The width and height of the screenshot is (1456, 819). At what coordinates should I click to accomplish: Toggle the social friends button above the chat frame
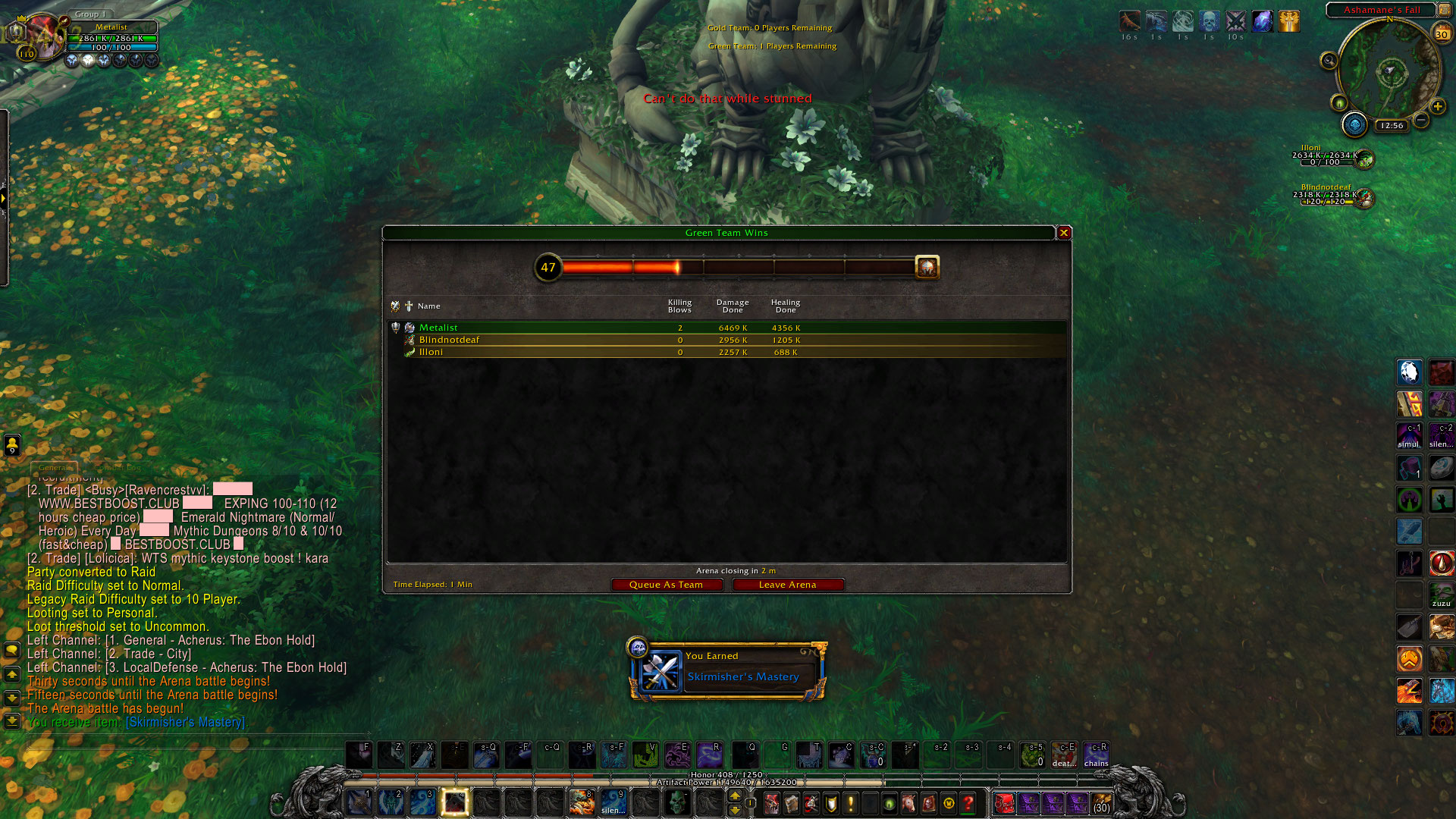11,445
